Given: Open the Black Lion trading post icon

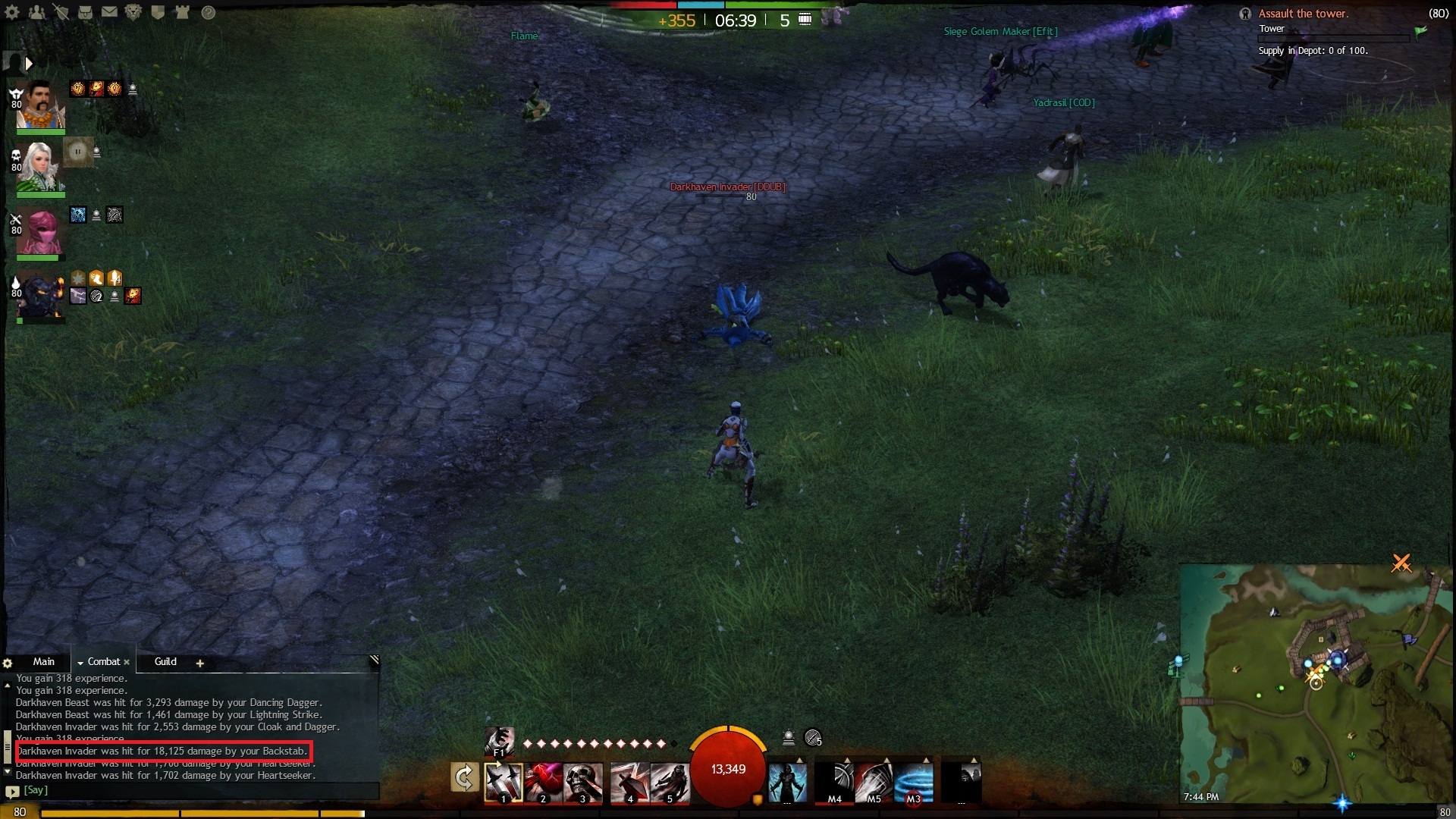Looking at the screenshot, I should point(133,12).
